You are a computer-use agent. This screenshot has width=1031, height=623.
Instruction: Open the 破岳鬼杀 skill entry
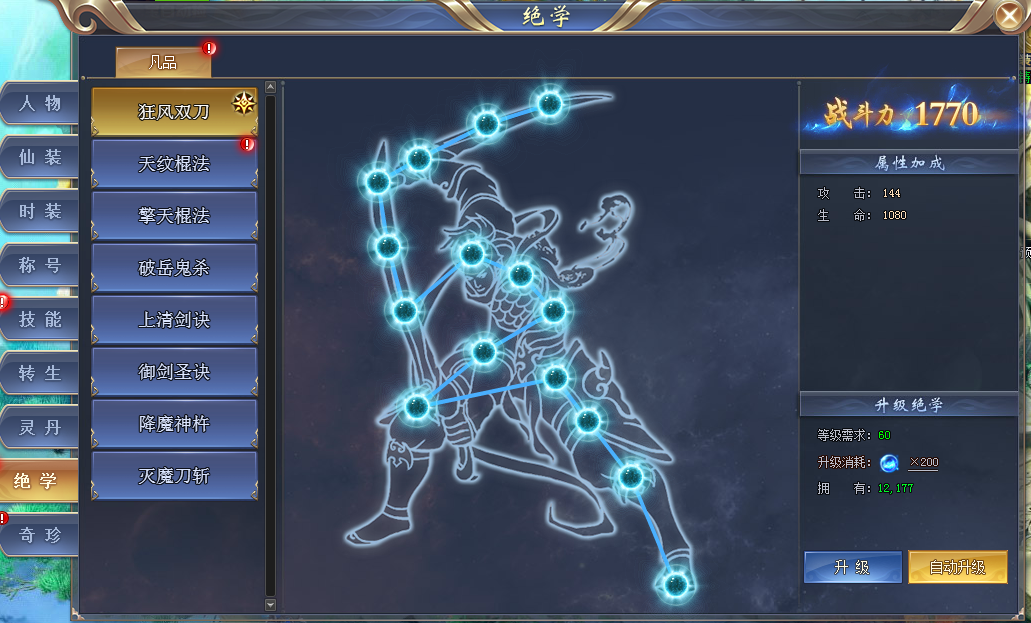174,268
